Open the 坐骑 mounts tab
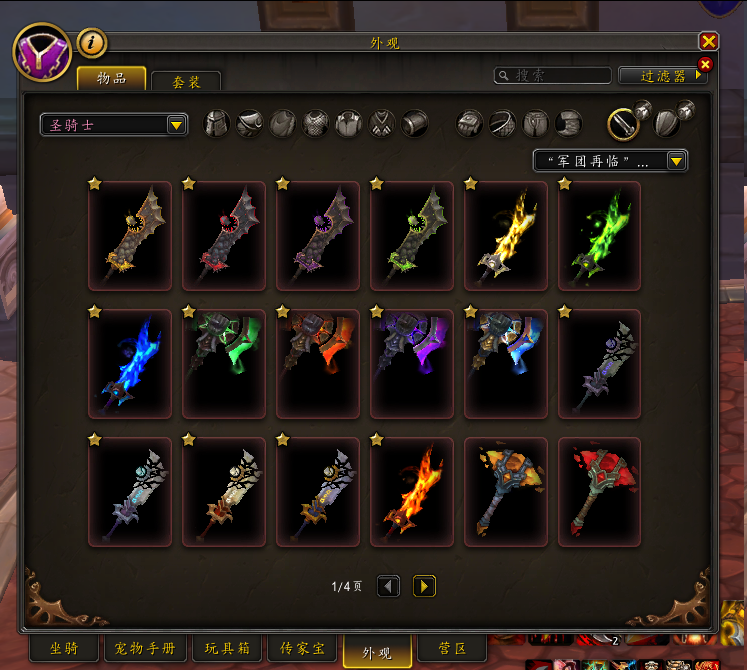 (64, 649)
